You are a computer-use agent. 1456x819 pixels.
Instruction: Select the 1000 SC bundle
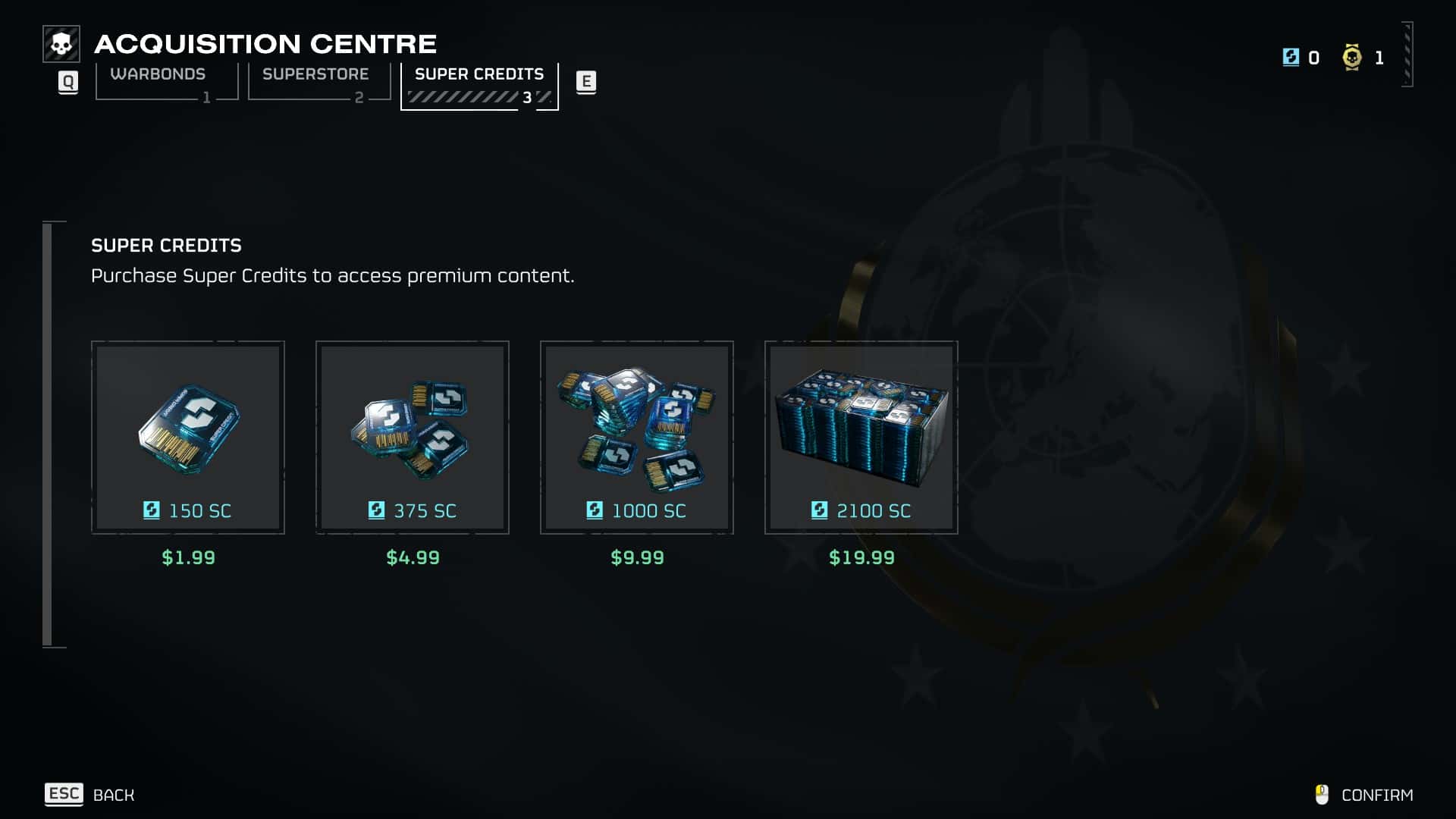pyautogui.click(x=637, y=438)
